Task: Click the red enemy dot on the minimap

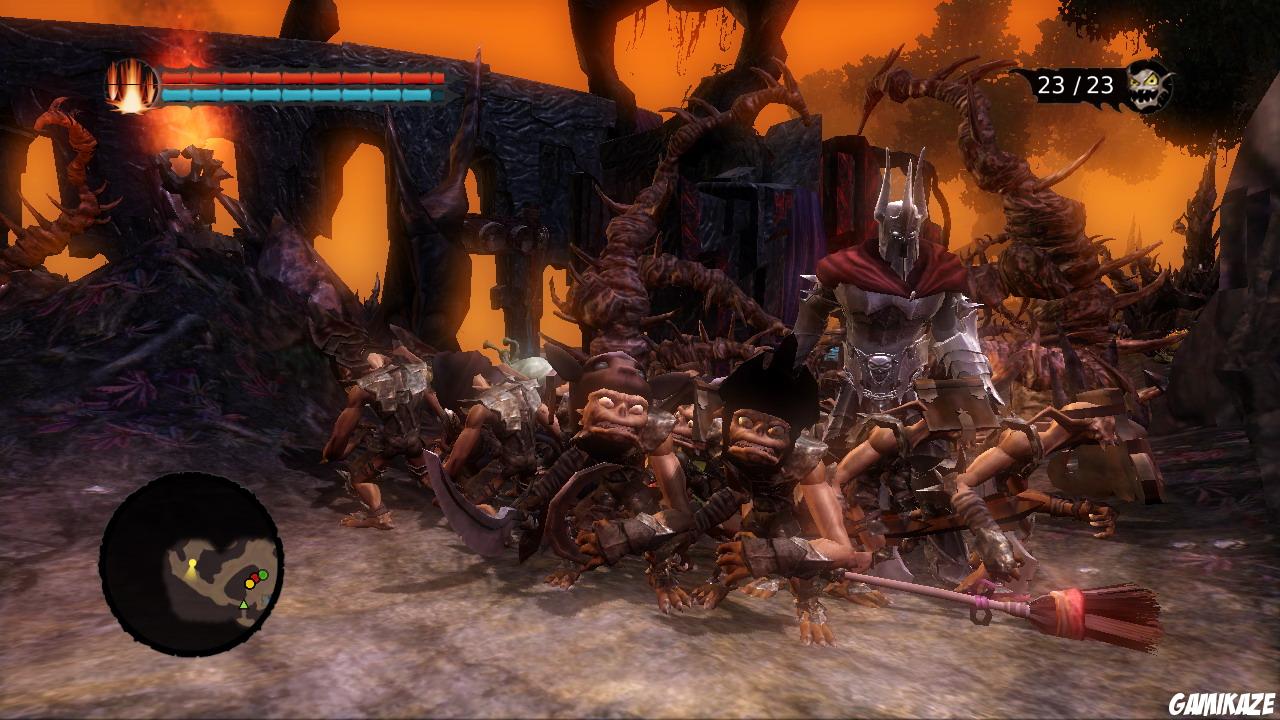Action: click(x=257, y=577)
